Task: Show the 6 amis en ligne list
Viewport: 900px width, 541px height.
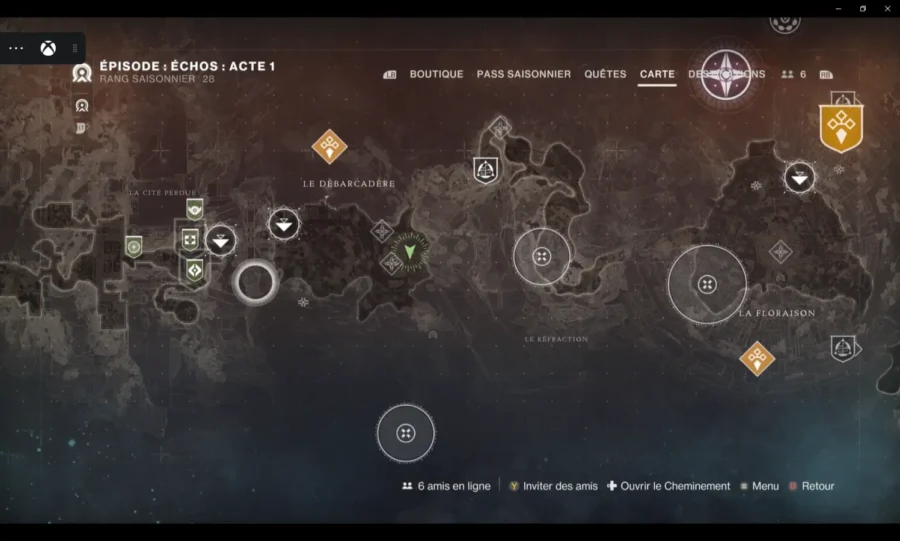Action: click(446, 486)
